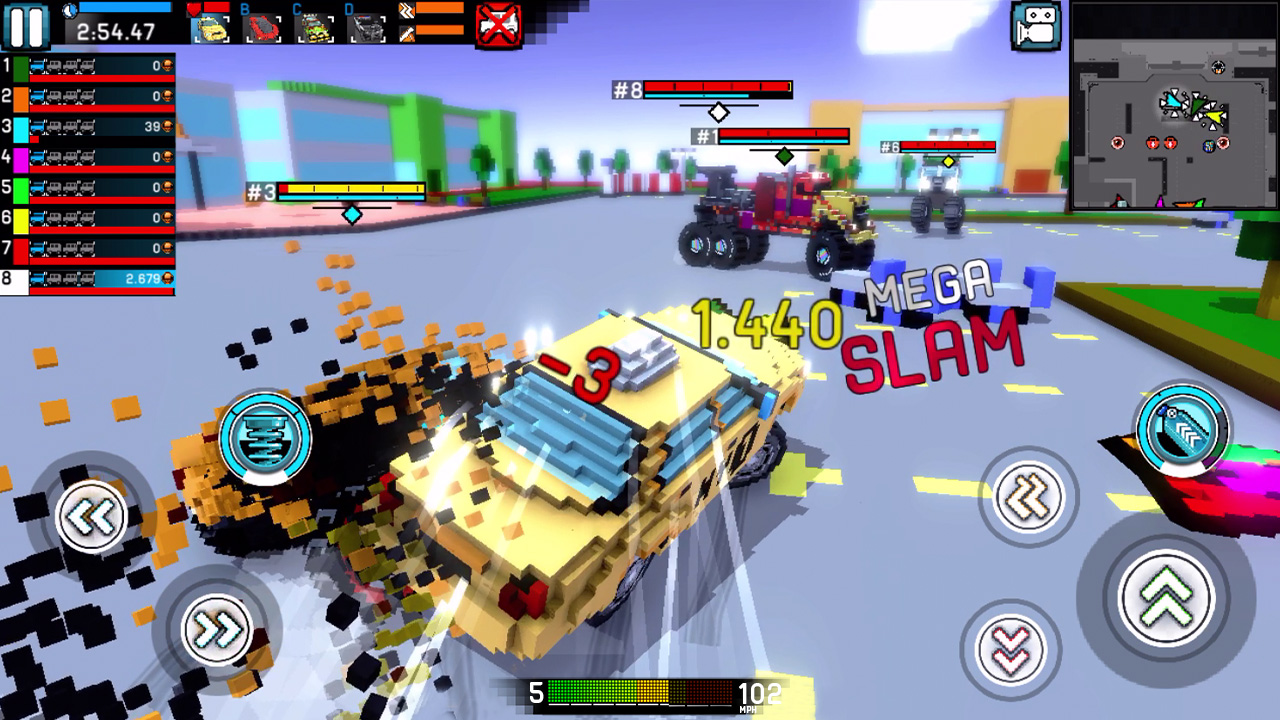The height and width of the screenshot is (720, 1280).
Task: Switch to vehicle slot B
Action: pyautogui.click(x=262, y=27)
